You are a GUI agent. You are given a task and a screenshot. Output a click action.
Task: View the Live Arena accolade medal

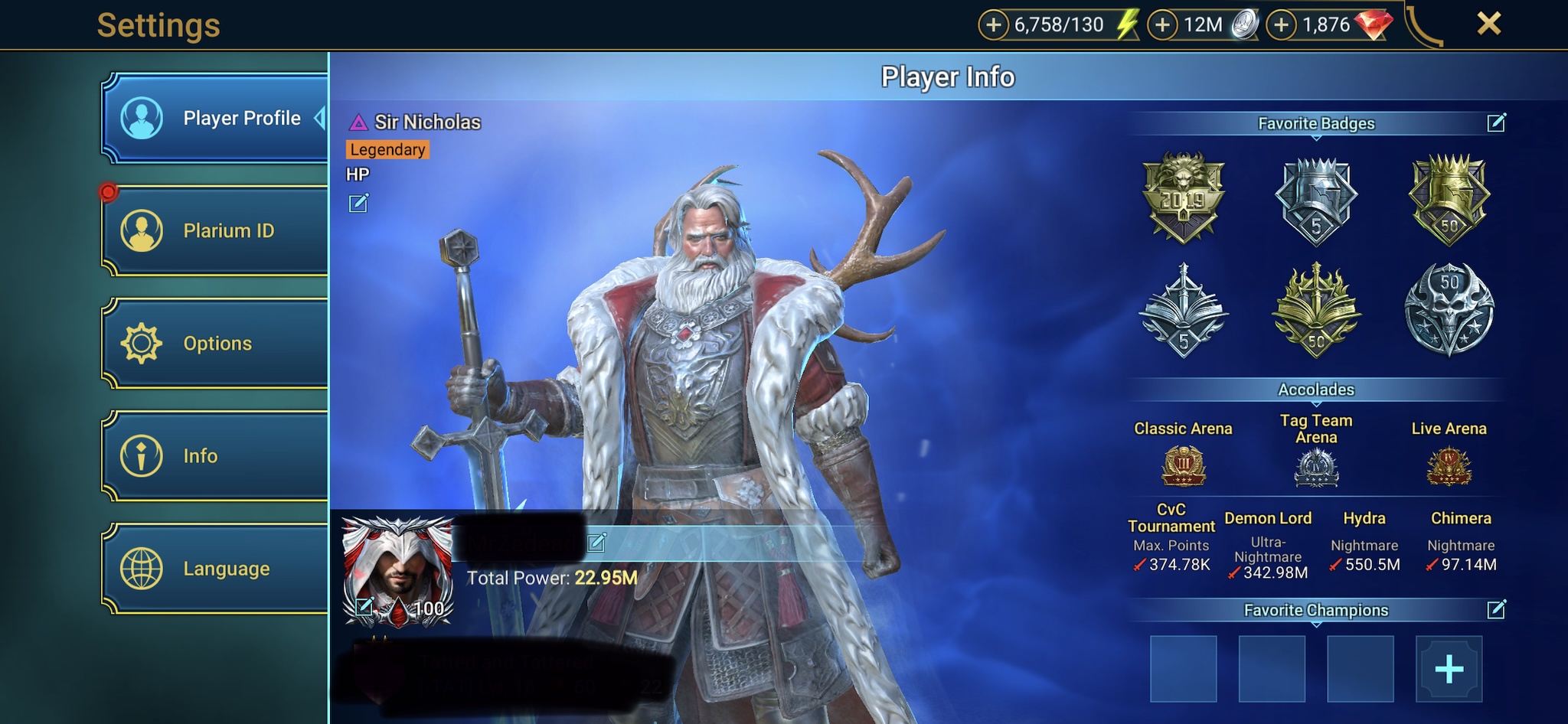tap(1449, 466)
